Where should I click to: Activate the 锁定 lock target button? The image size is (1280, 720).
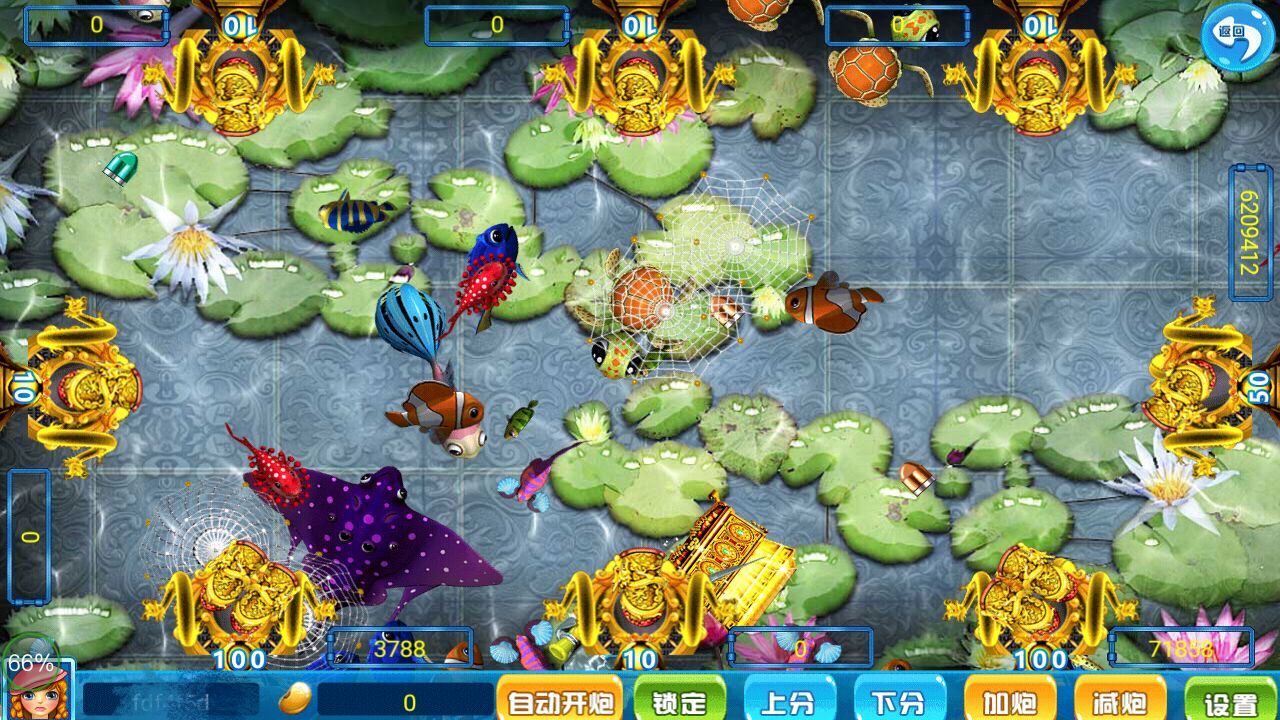(x=678, y=701)
